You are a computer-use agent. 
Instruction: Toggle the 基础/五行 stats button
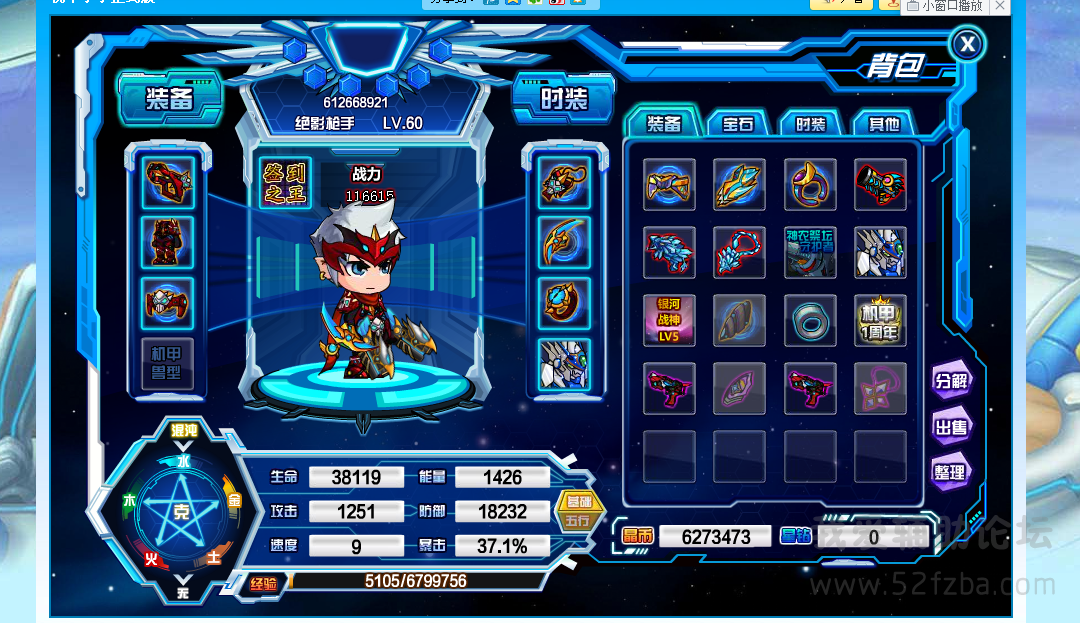pos(578,511)
